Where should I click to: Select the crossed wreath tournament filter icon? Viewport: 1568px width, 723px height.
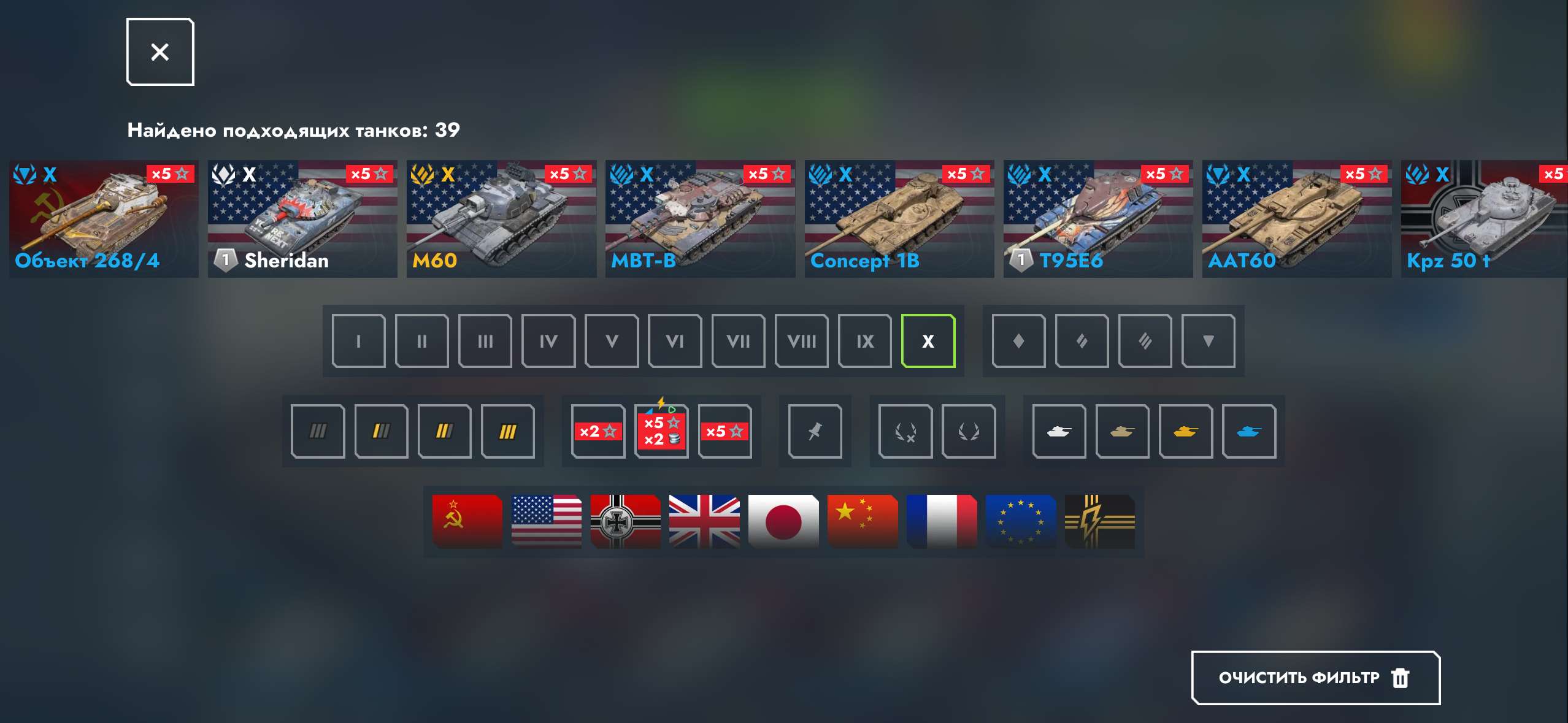click(906, 431)
